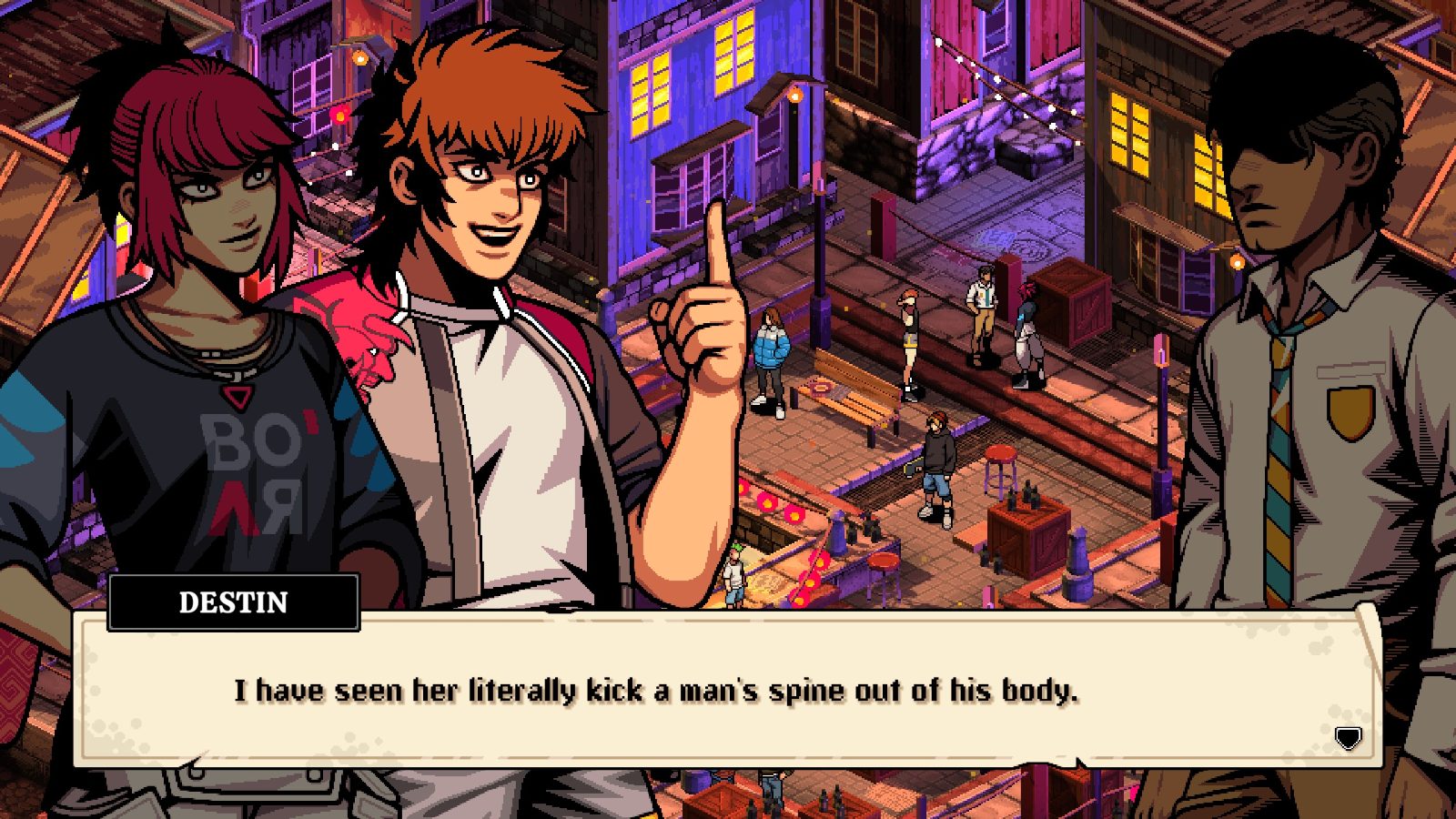Click the wooden bench in the plaza

860,408
